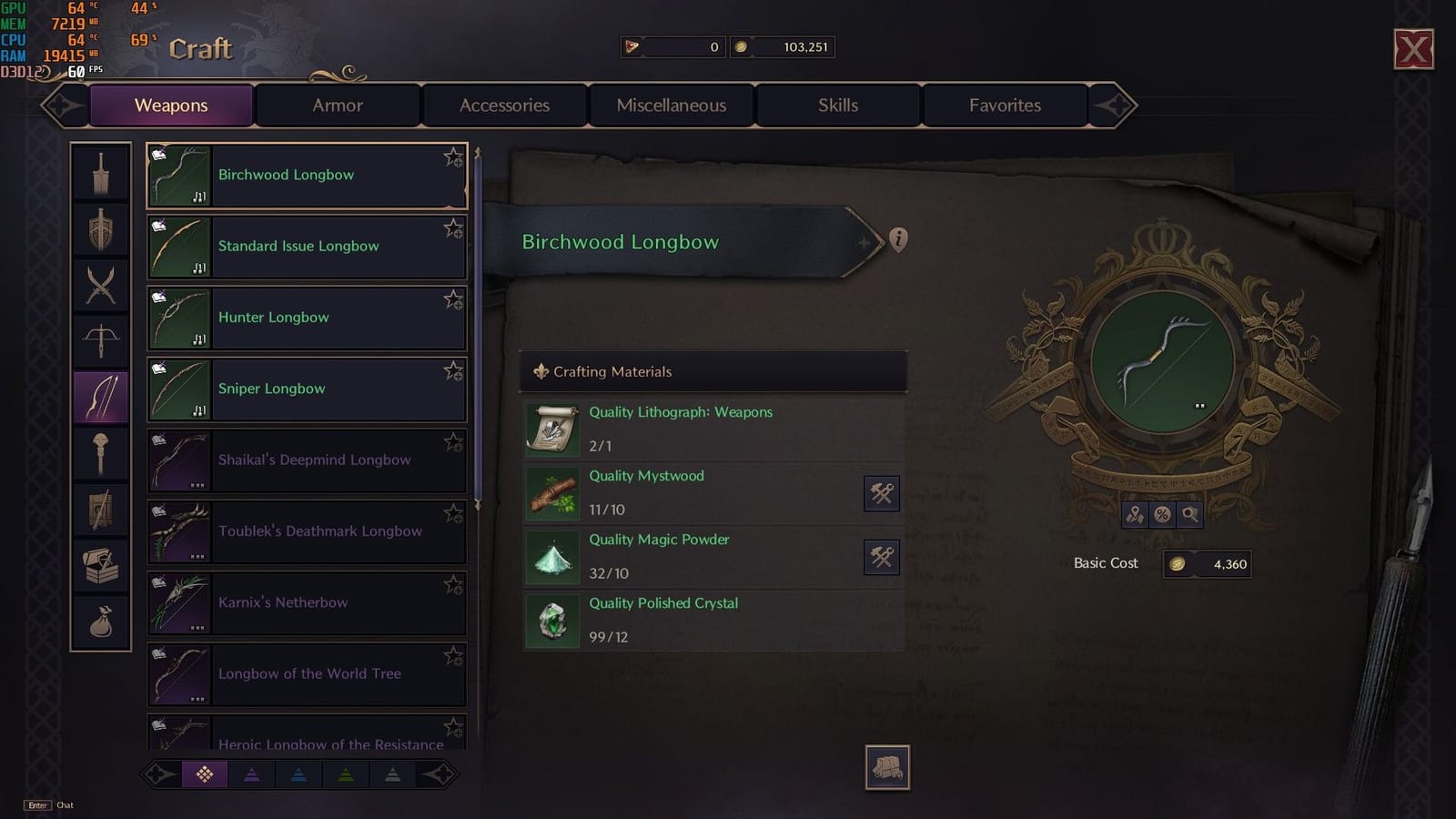Image resolution: width=1456 pixels, height=819 pixels.
Task: Select the sword weapon category icon
Action: click(101, 171)
